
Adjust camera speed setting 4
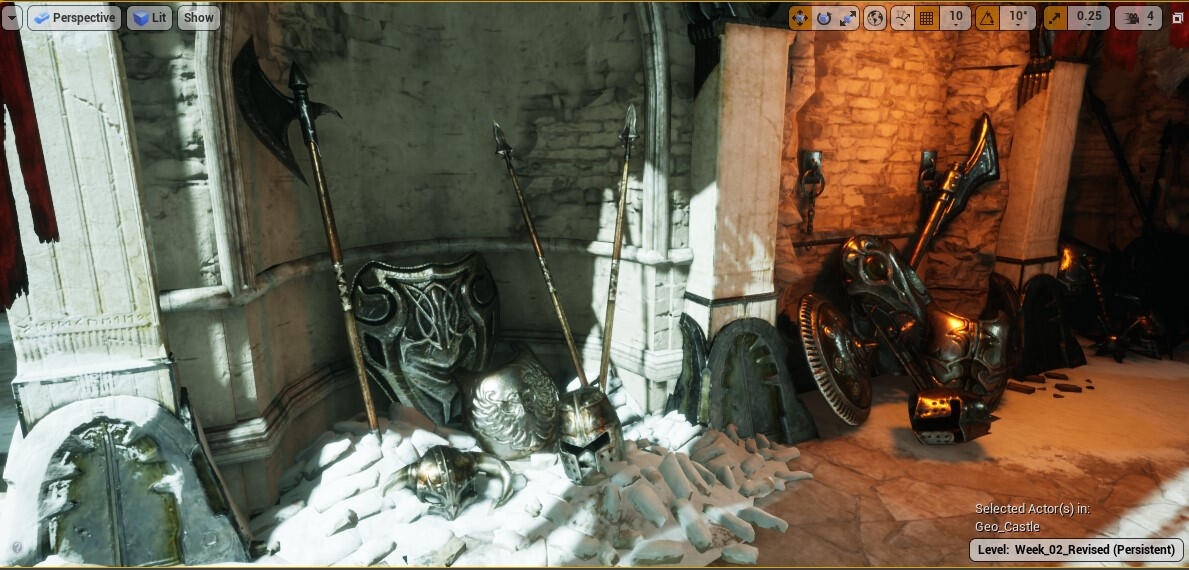[1139, 18]
